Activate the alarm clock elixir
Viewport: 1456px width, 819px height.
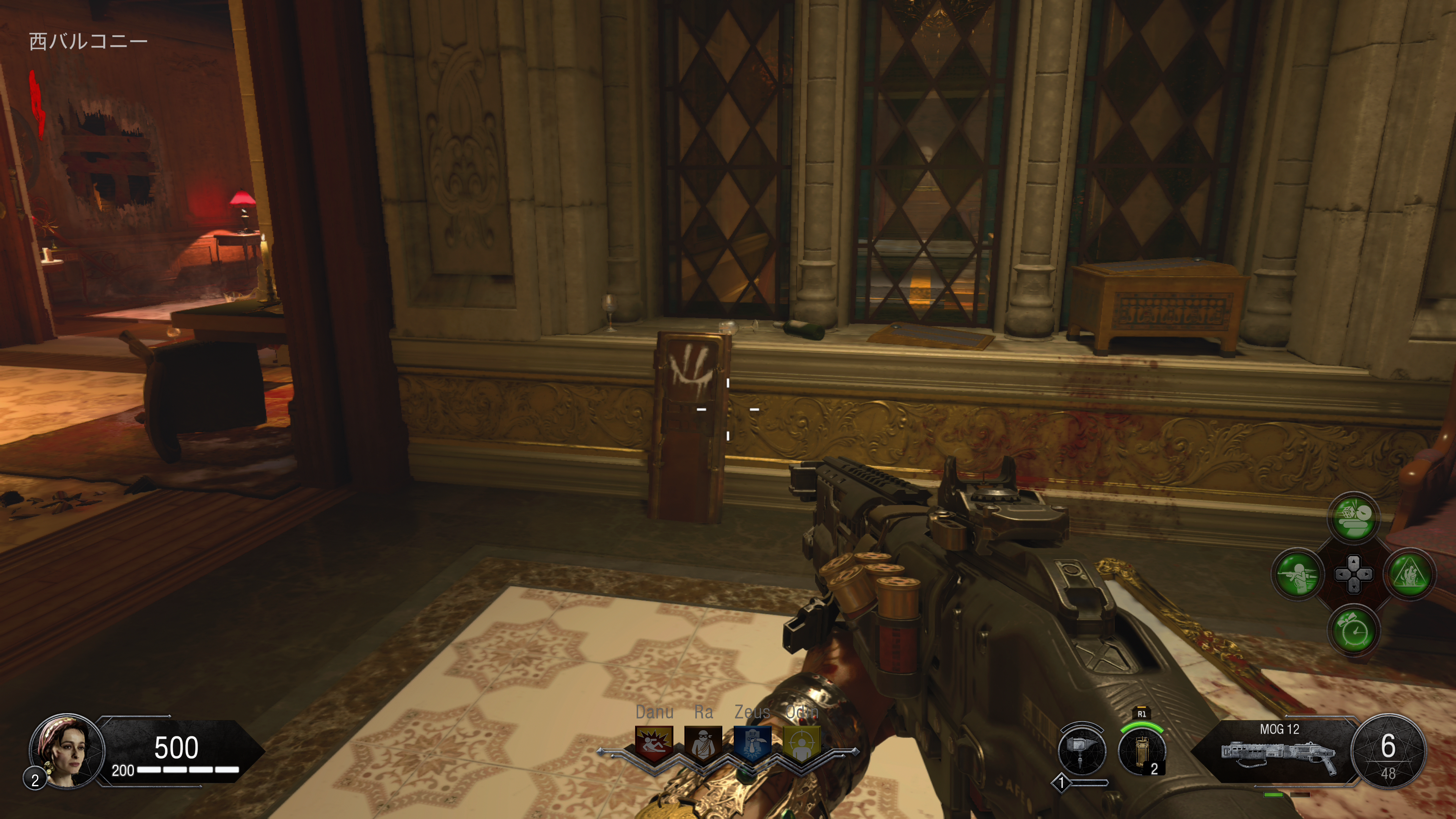pos(1353,630)
